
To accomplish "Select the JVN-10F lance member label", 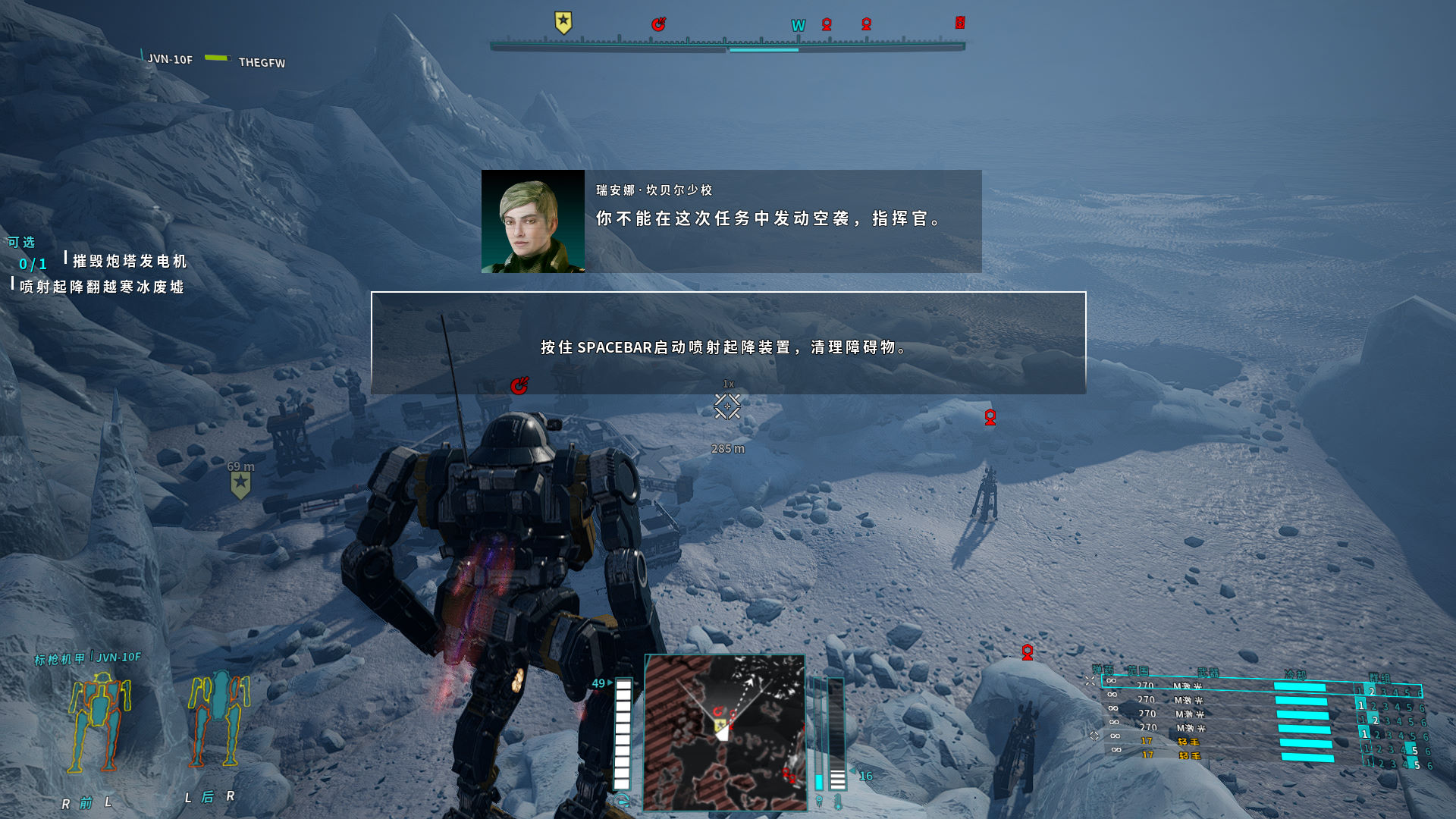I will tap(170, 59).
